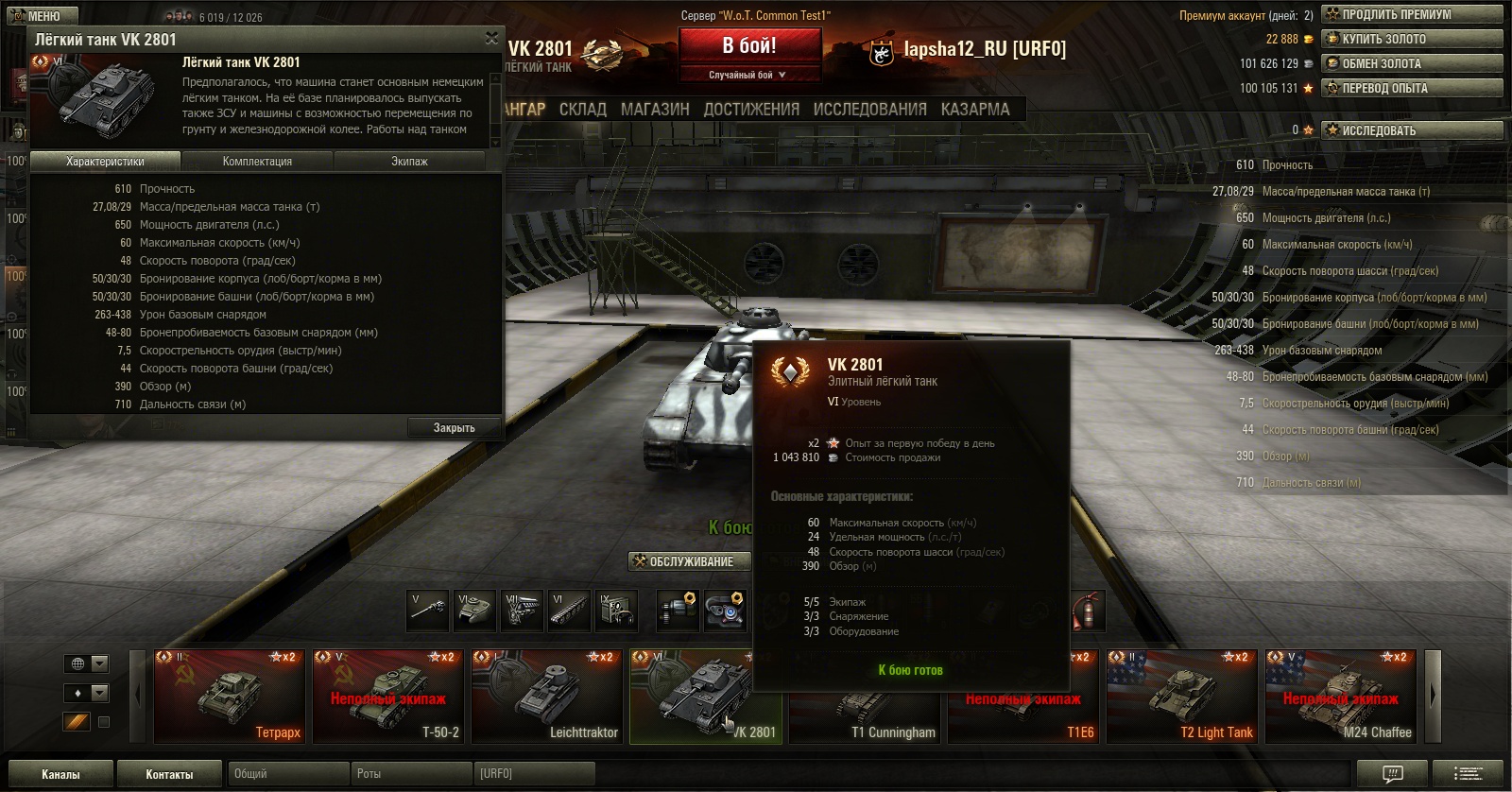The width and height of the screenshot is (1512, 792).
Task: Open the ИССЛЕДОВАНИЯ tech tree
Action: pos(869,110)
